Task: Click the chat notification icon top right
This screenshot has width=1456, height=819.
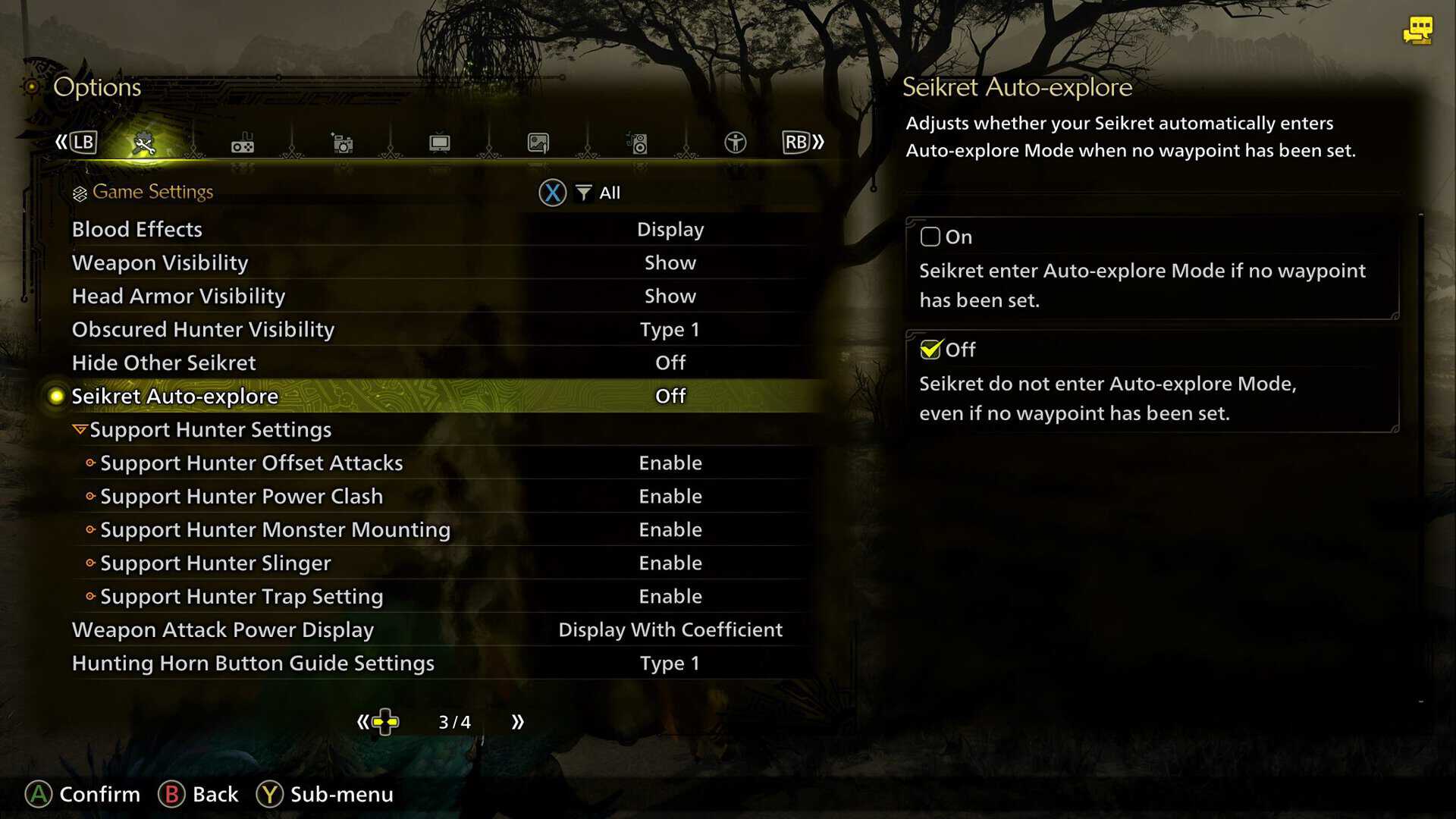Action: [x=1419, y=30]
